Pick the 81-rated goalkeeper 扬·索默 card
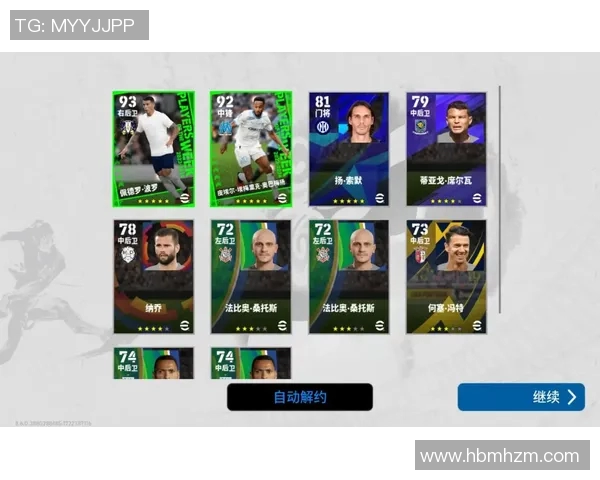This screenshot has width=600, height=480. 349,149
